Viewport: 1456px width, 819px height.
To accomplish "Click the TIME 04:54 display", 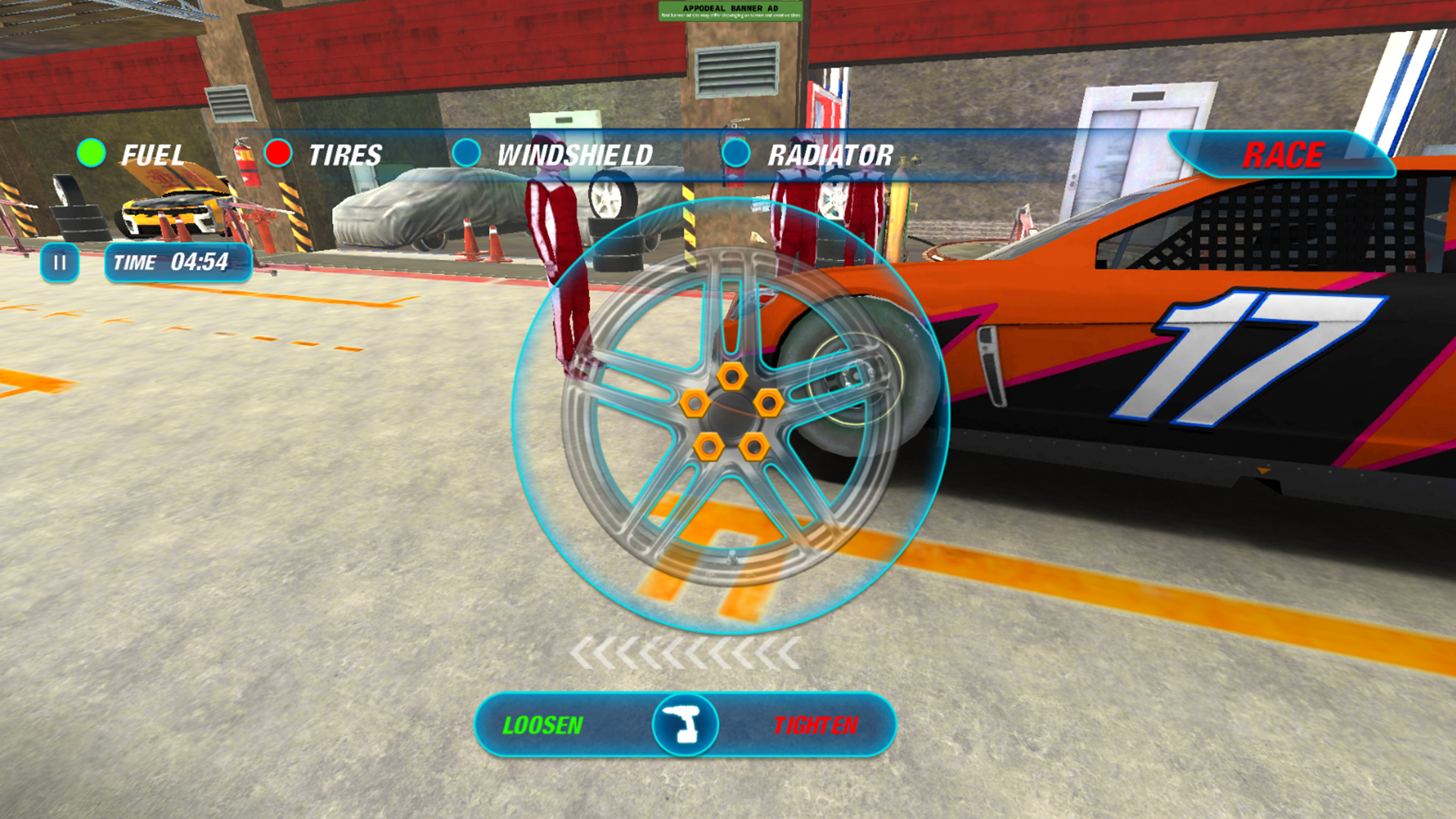I will 176,262.
